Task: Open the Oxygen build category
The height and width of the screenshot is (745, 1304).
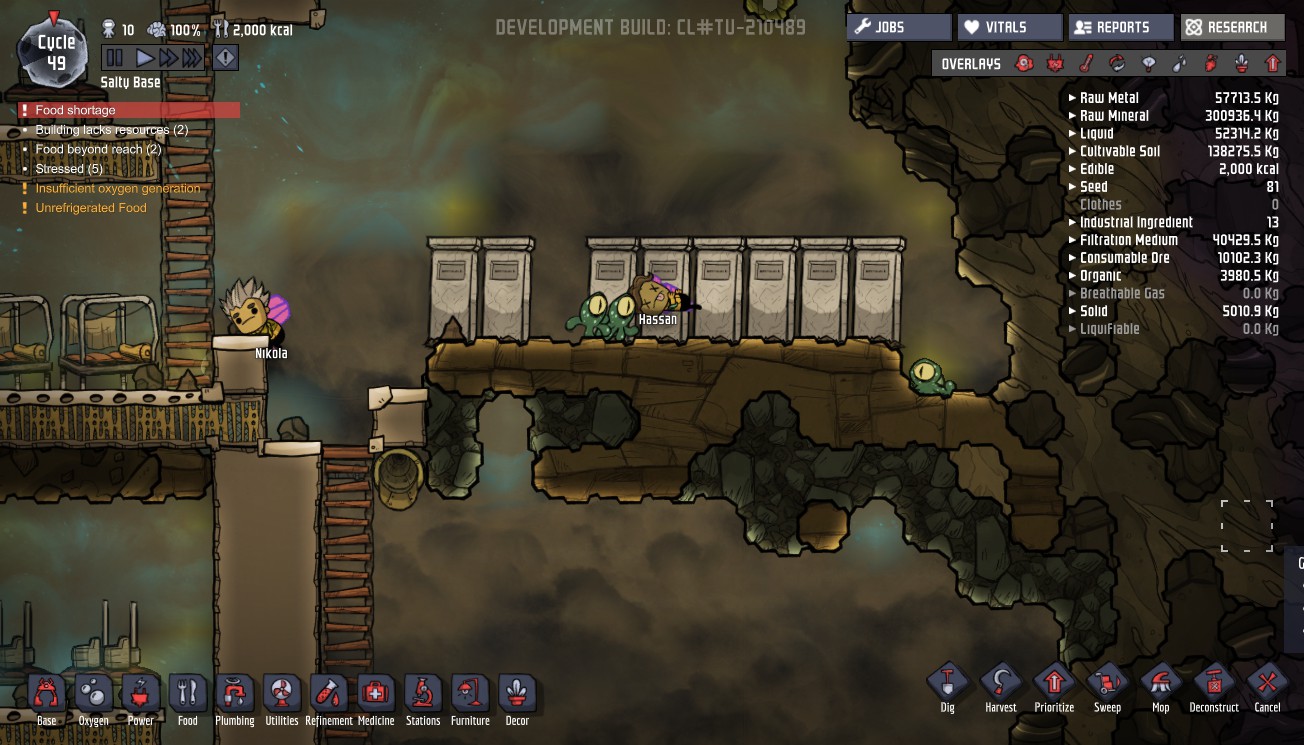Action: (x=94, y=698)
